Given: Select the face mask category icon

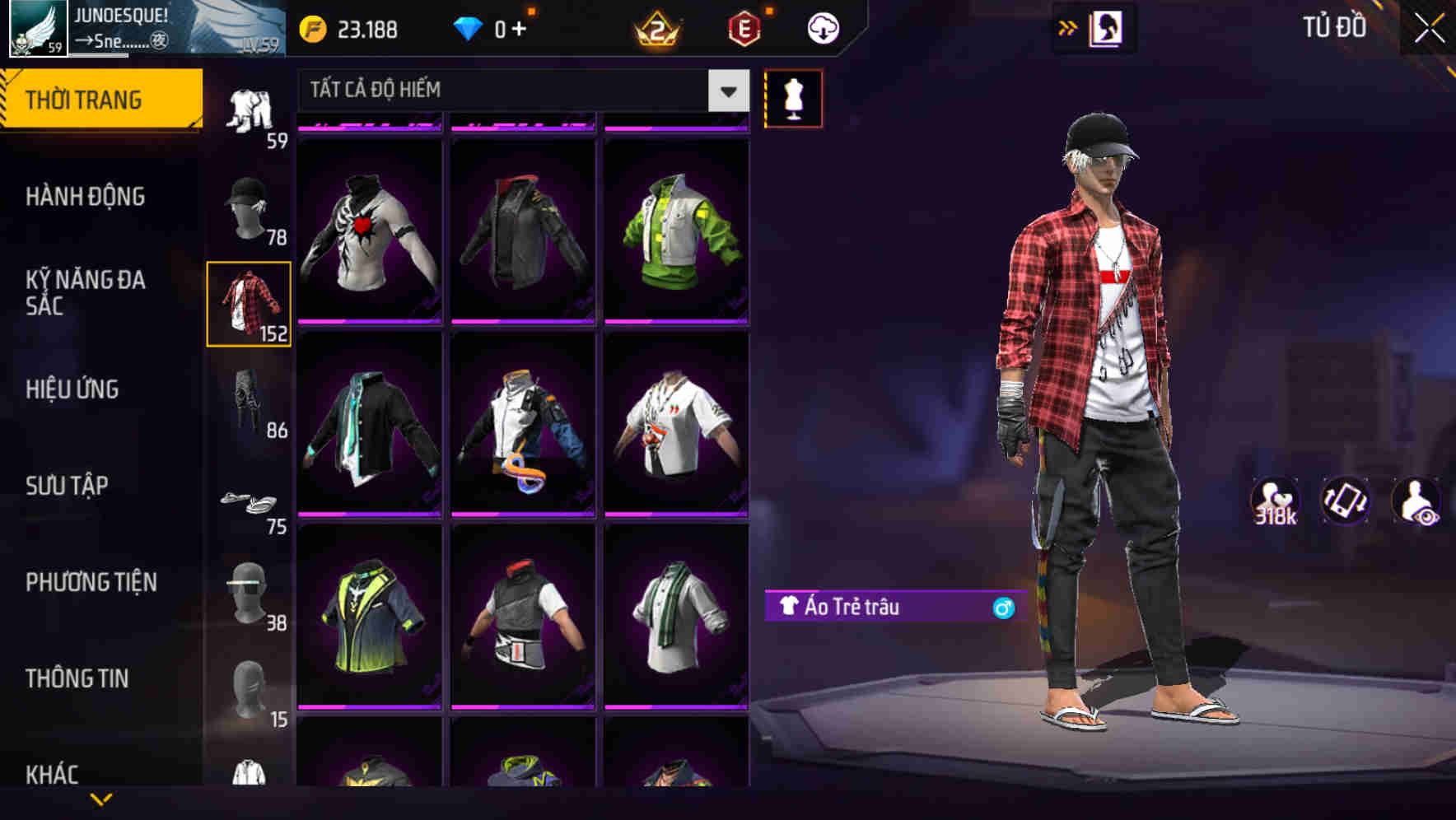Looking at the screenshot, I should tap(247, 591).
